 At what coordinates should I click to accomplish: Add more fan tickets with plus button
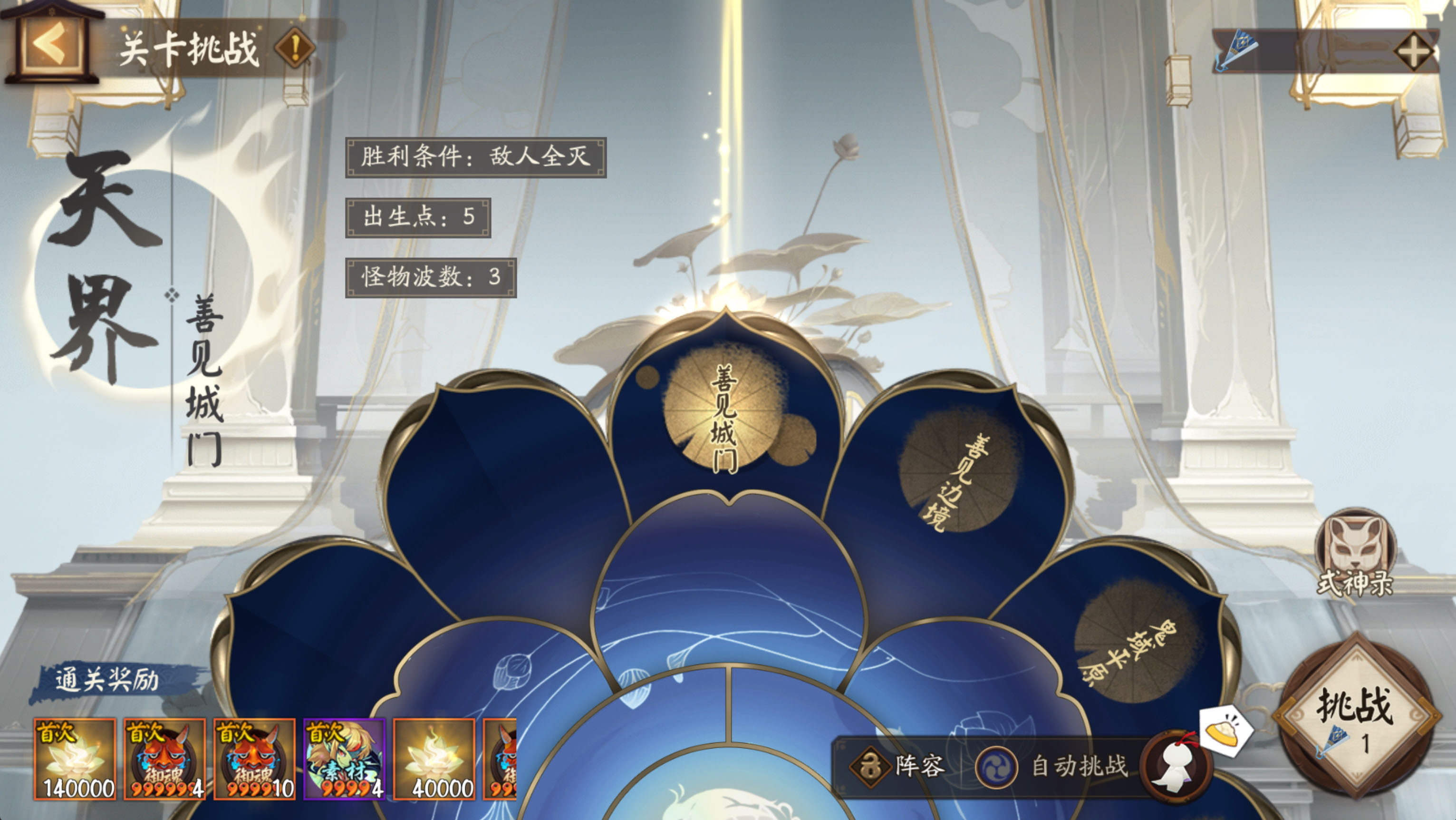click(x=1413, y=52)
